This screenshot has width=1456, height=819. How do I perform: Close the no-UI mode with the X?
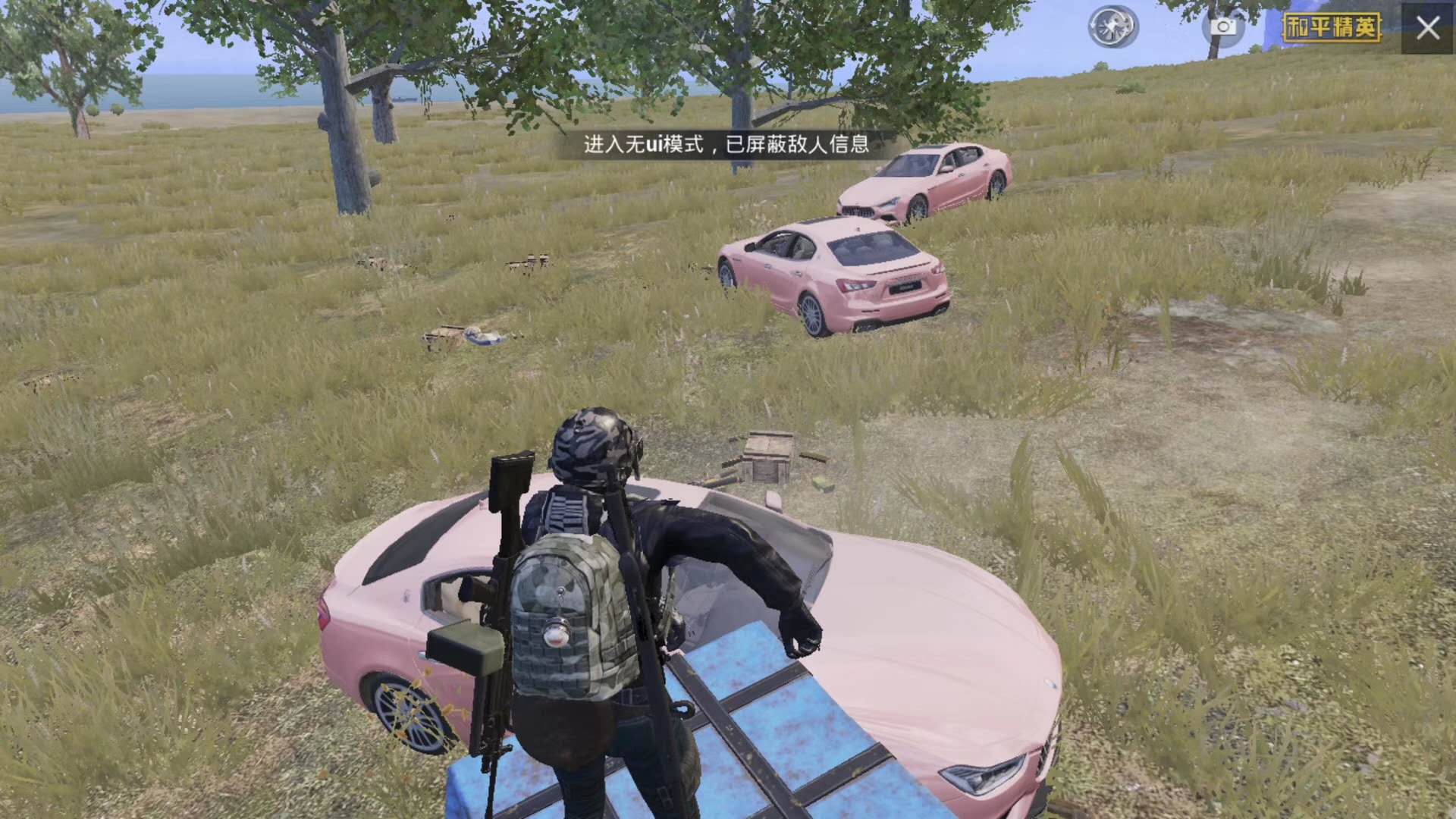coord(1428,28)
